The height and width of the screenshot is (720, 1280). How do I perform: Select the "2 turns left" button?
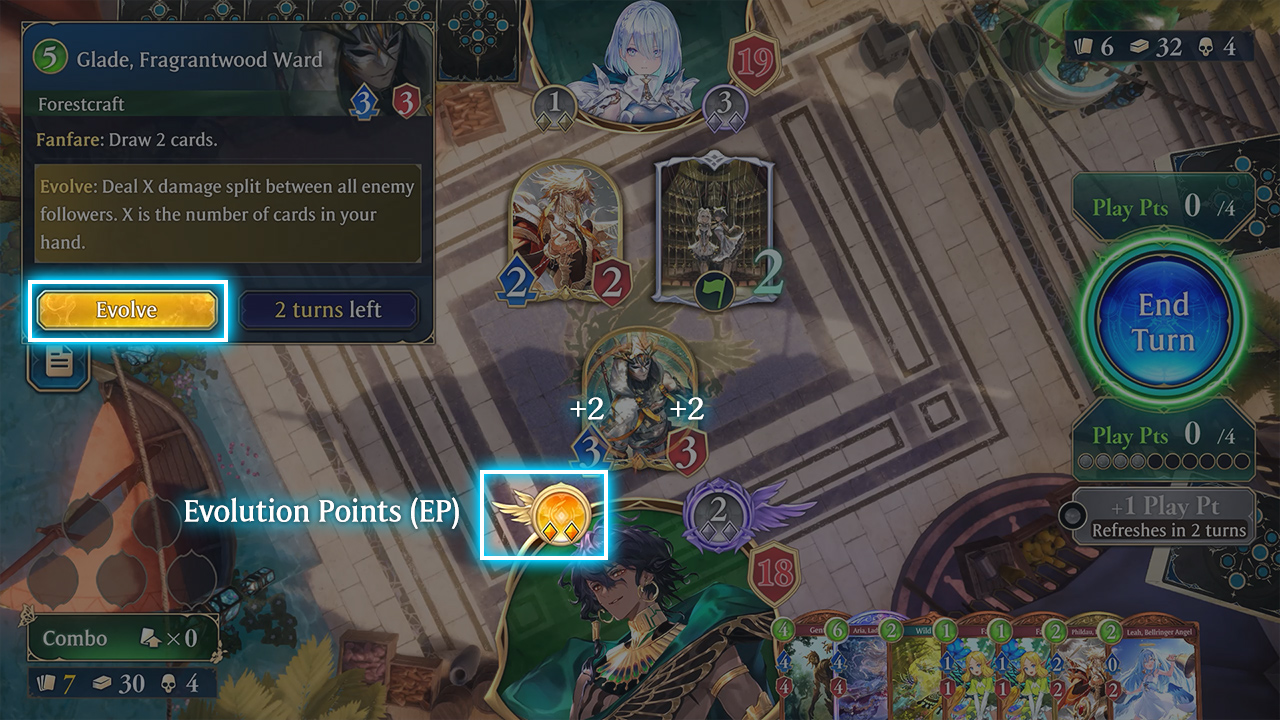[328, 310]
